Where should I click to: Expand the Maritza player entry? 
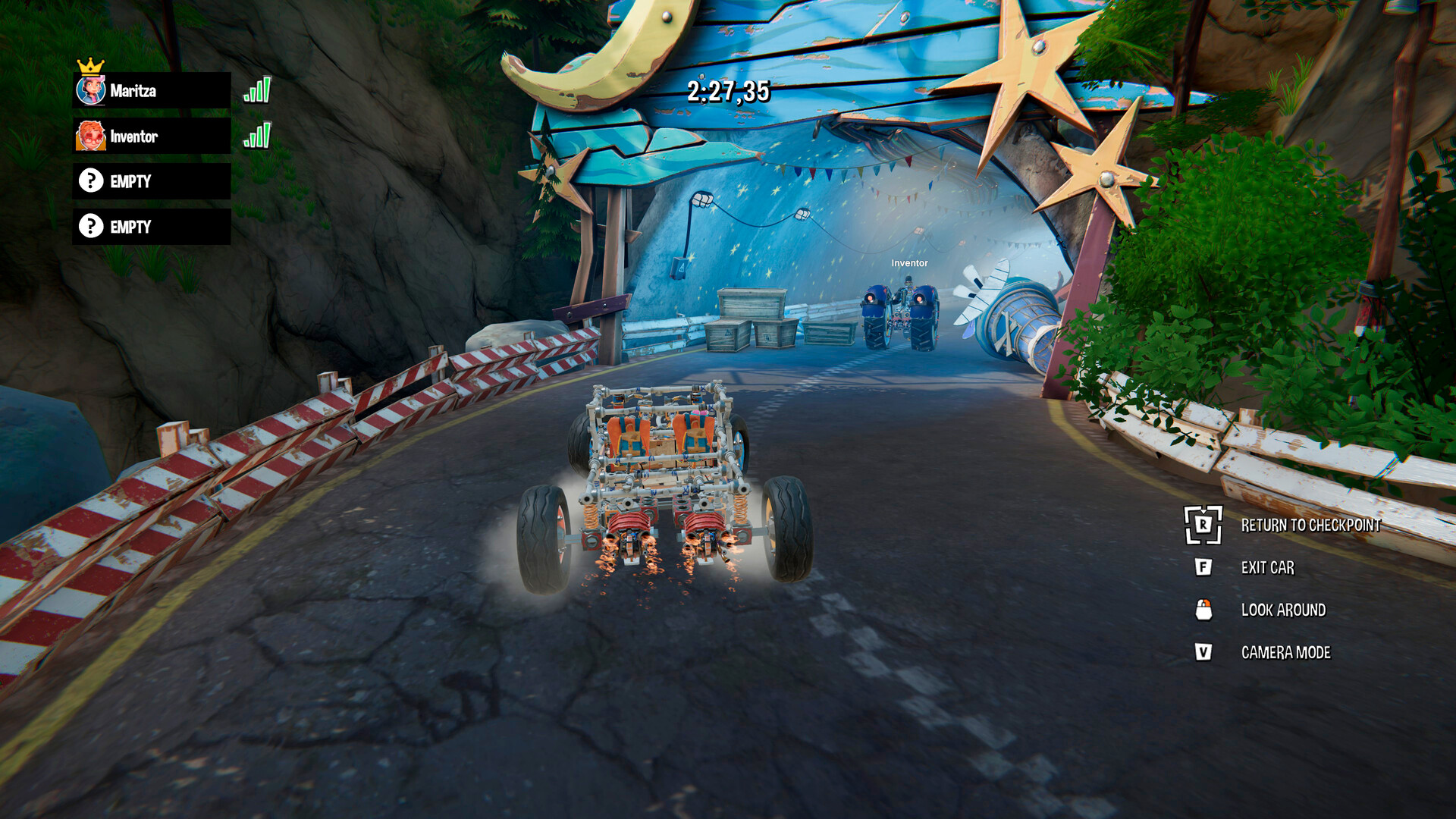pyautogui.click(x=150, y=91)
